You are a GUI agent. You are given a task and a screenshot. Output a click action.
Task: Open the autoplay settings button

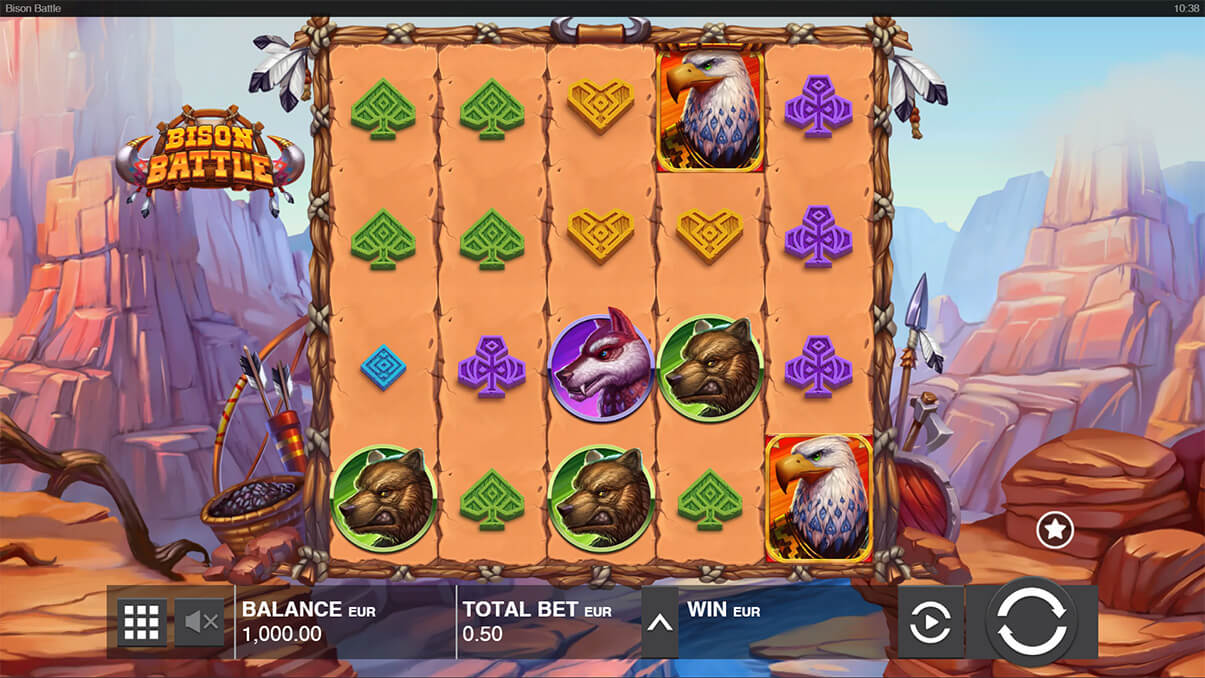[930, 622]
